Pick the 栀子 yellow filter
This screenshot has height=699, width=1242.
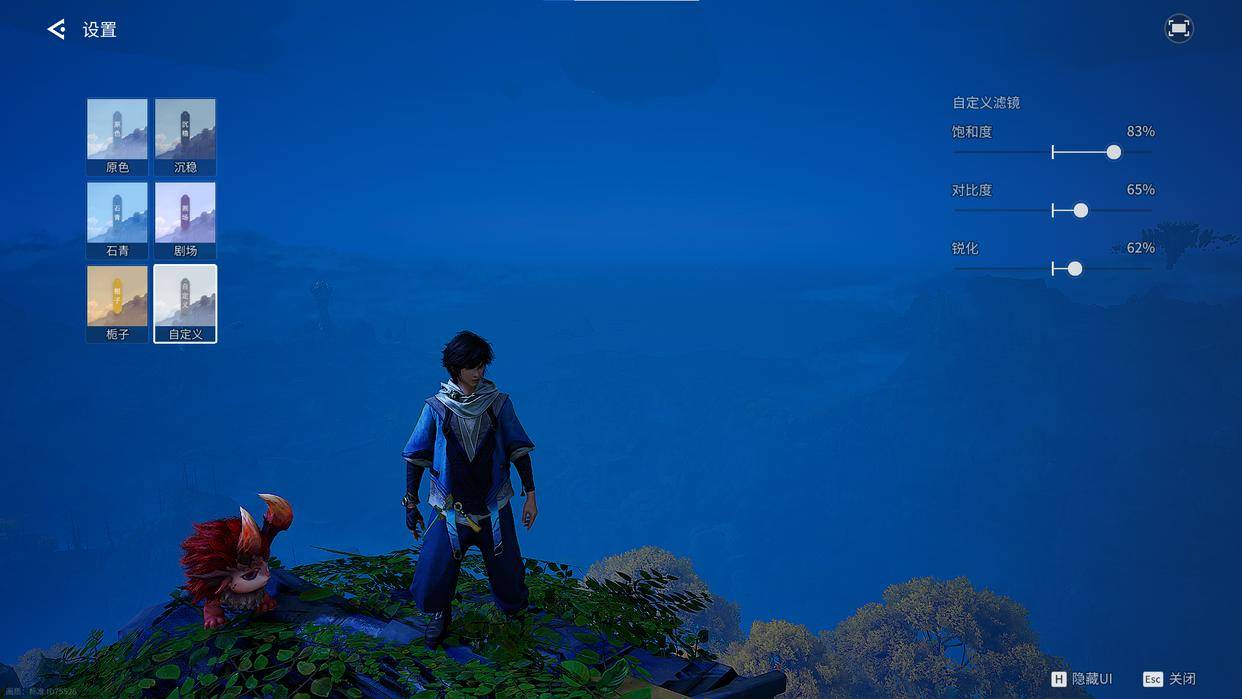(117, 303)
